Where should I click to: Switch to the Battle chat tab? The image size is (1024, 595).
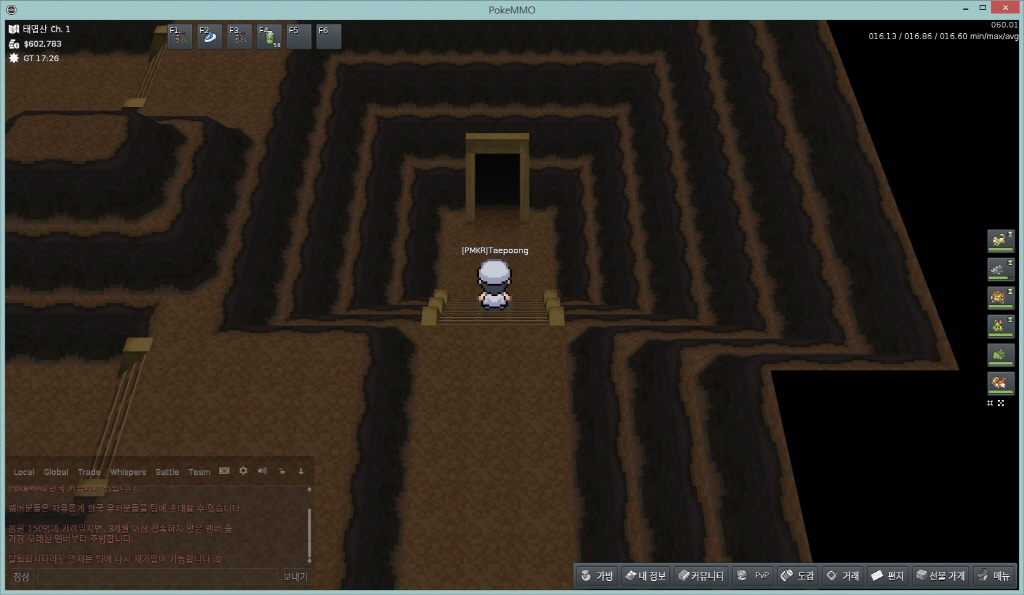click(167, 472)
